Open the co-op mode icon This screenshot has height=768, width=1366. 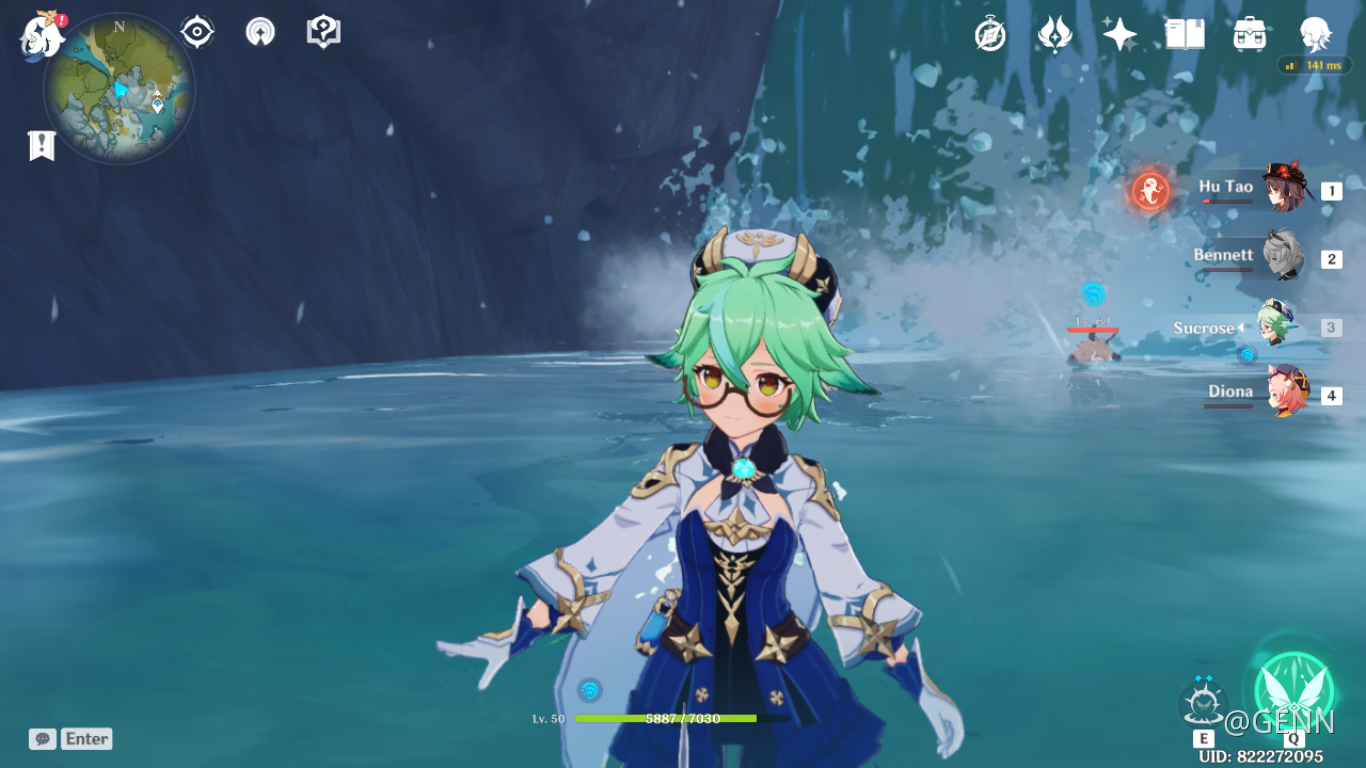(x=260, y=32)
